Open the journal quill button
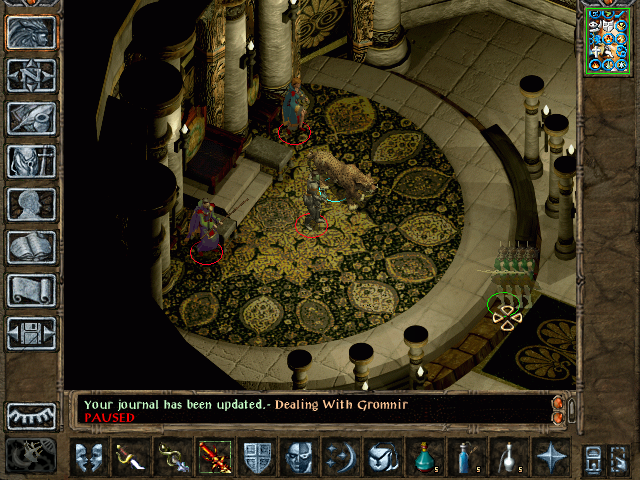Screen dimensions: 640x480 click(x=32, y=118)
